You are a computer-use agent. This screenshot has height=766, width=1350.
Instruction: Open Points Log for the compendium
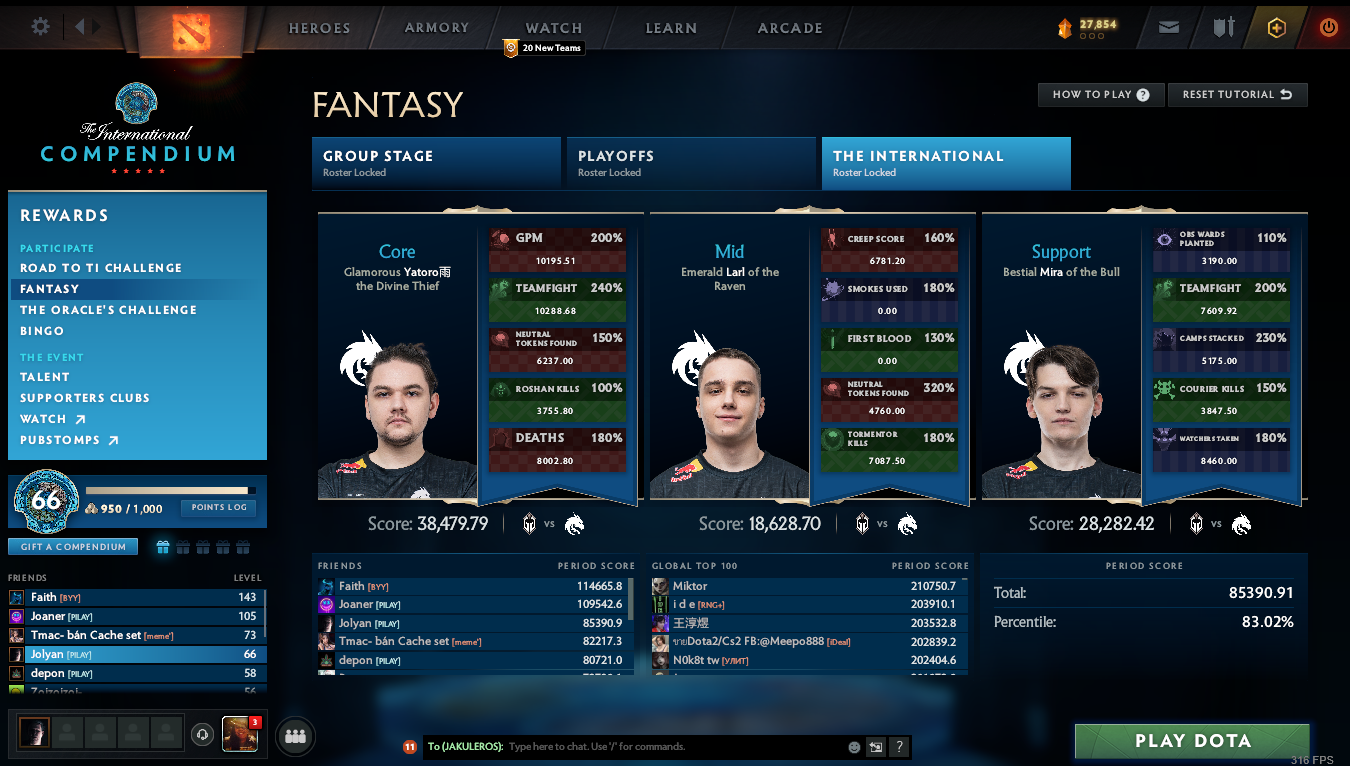(x=218, y=508)
